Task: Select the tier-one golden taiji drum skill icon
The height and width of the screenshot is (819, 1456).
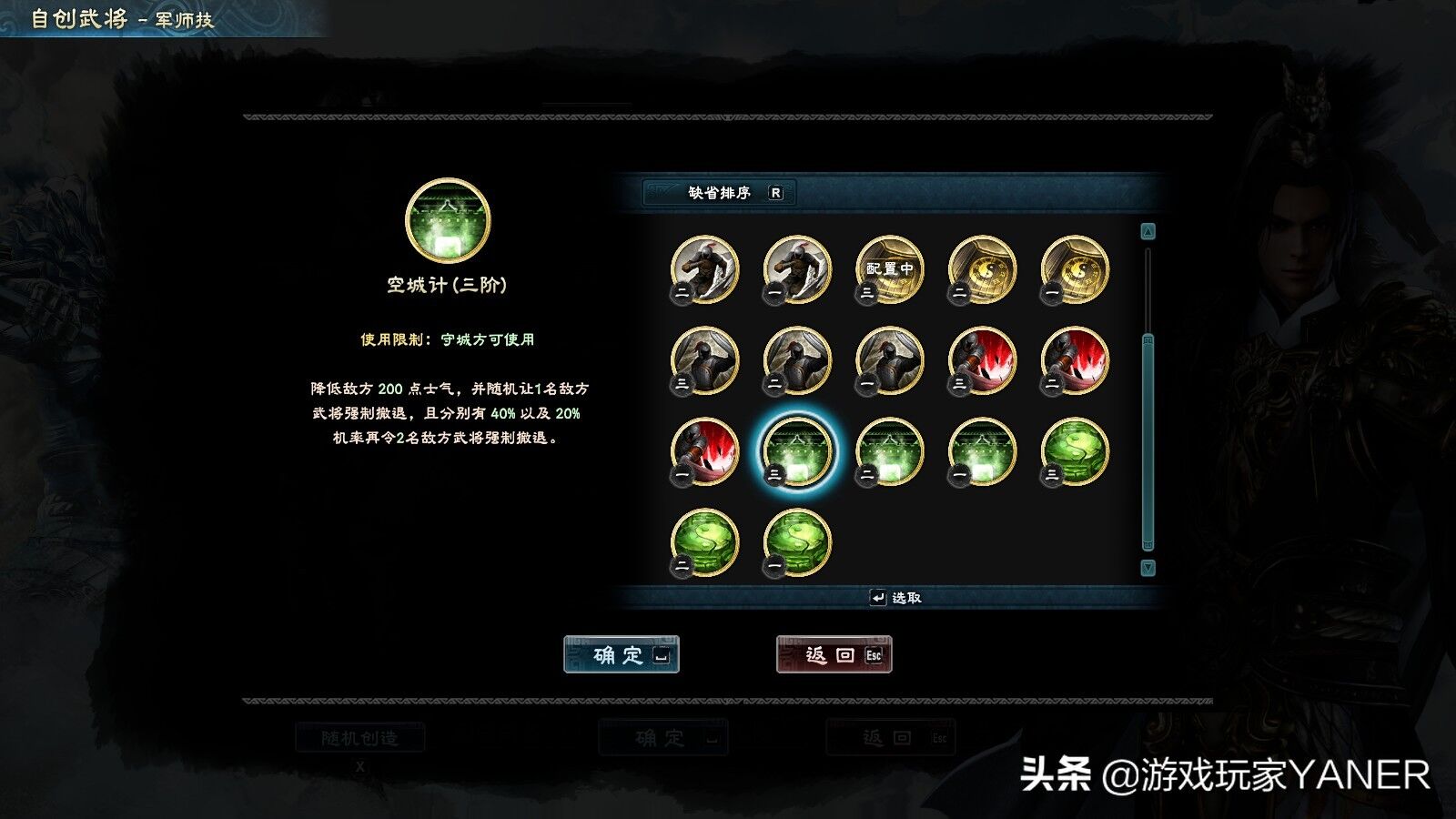Action: pyautogui.click(x=1074, y=268)
